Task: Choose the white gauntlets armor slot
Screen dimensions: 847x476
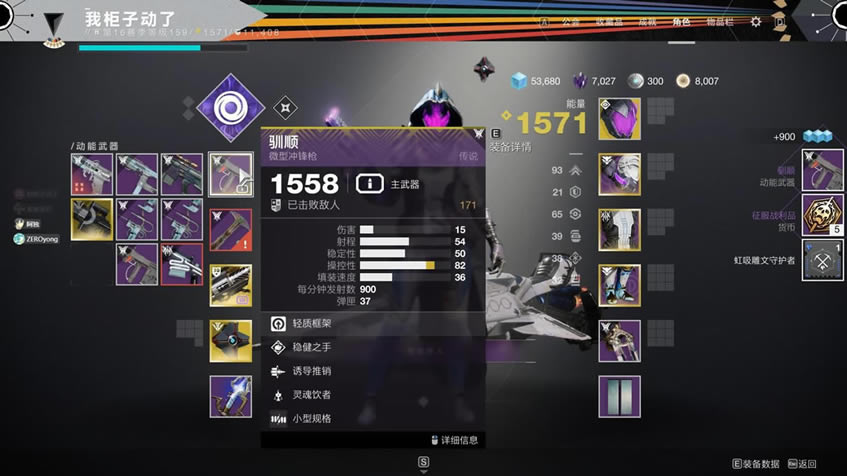Action: pos(619,174)
